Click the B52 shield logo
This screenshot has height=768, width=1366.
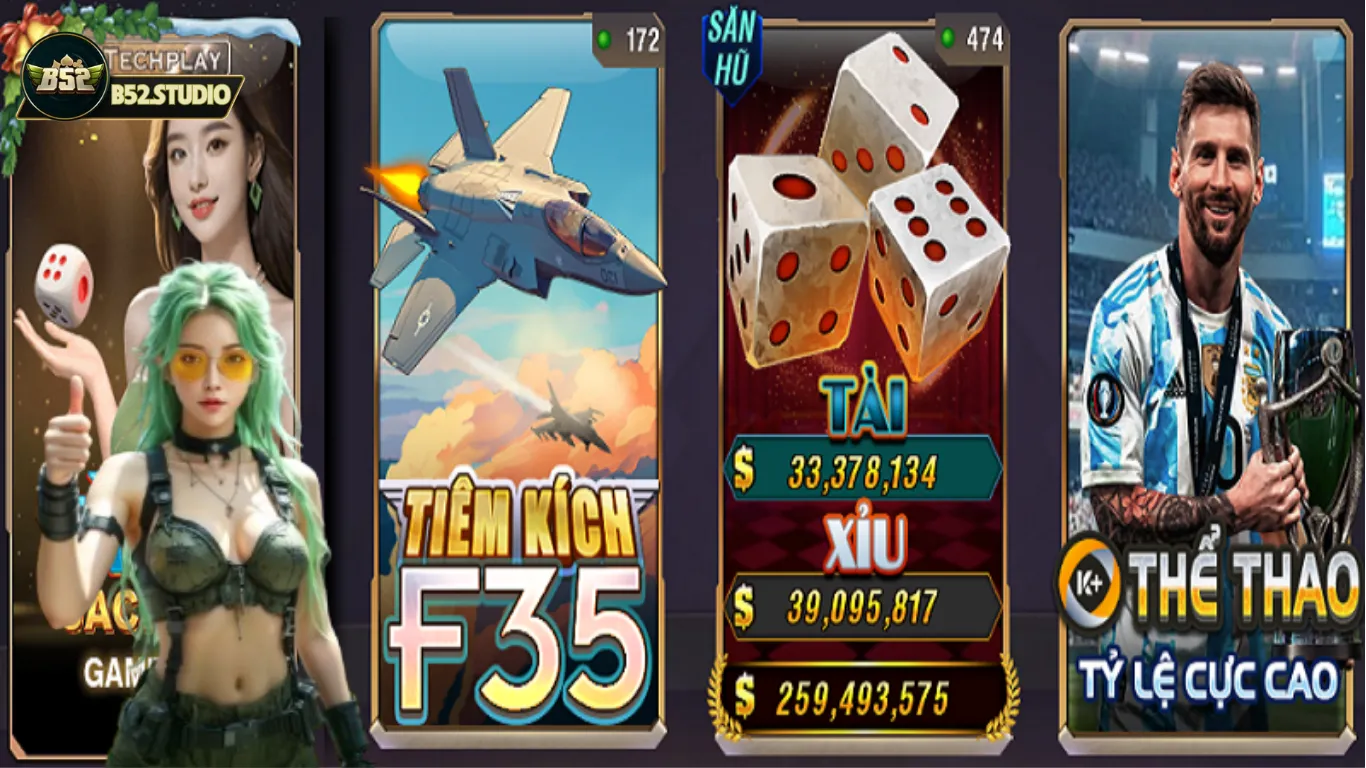pos(66,75)
